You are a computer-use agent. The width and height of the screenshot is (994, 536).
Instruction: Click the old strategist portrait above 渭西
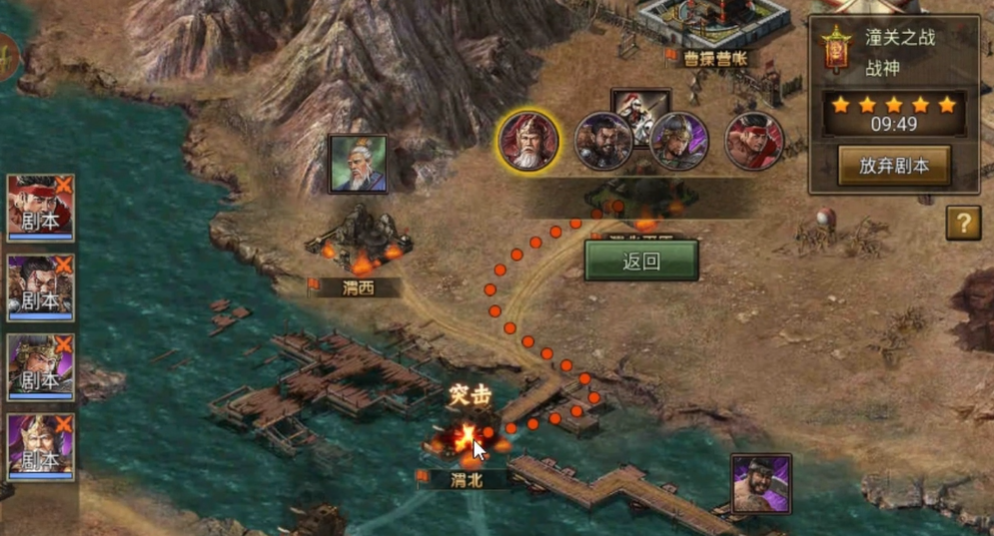click(x=357, y=164)
